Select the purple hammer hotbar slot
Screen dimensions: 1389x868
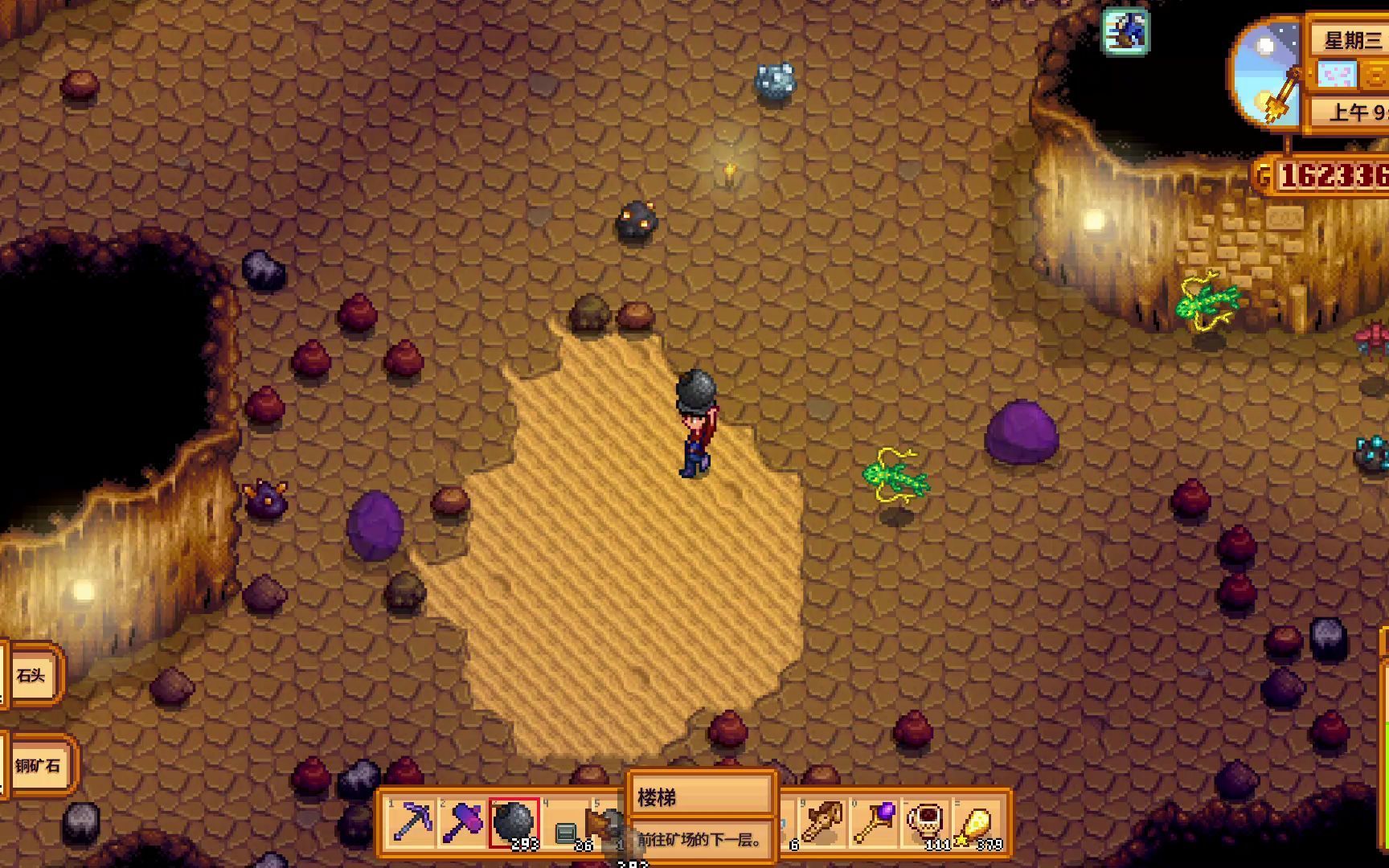[462, 822]
